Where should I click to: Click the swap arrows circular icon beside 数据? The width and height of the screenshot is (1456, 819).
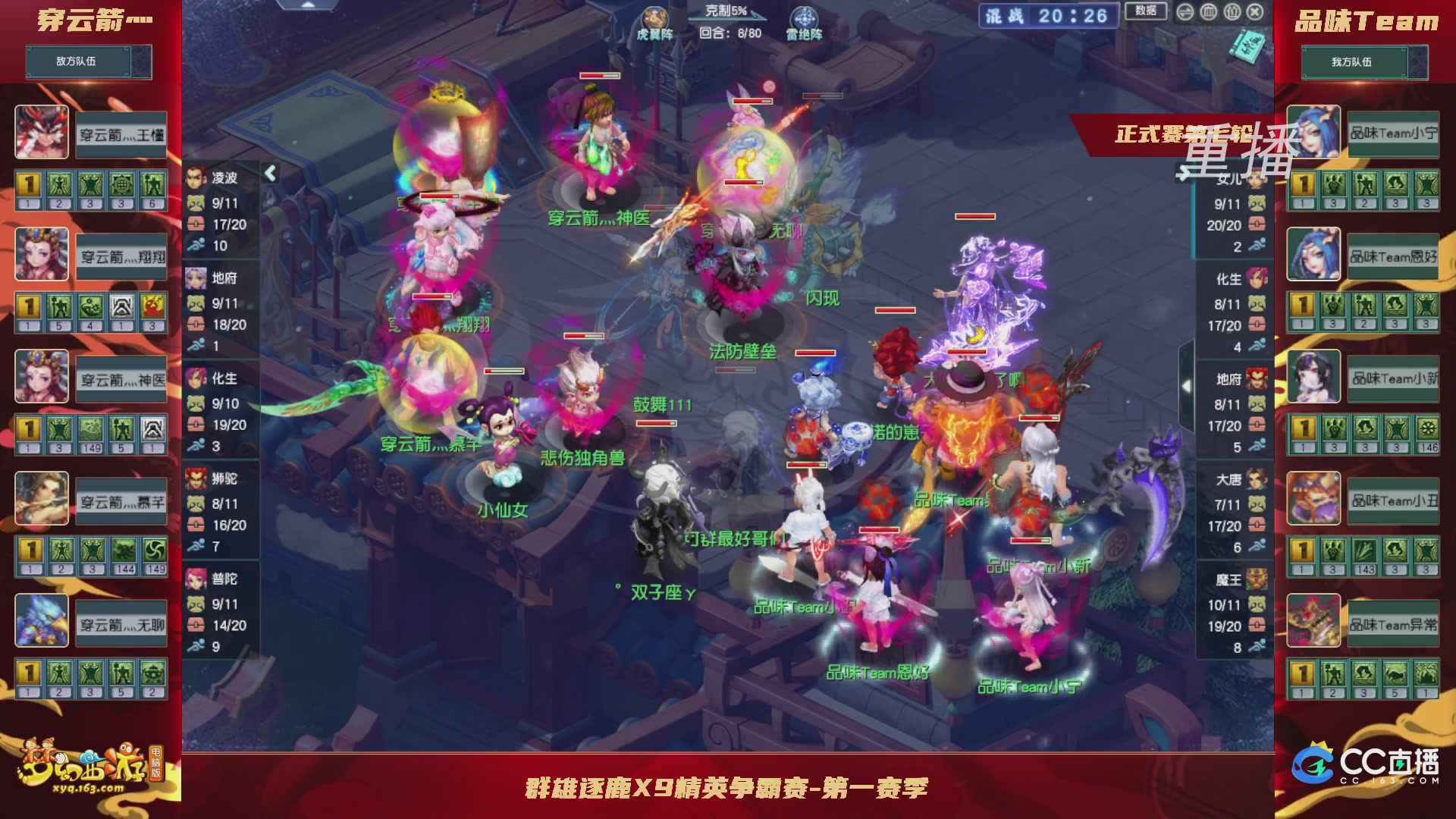1186,13
